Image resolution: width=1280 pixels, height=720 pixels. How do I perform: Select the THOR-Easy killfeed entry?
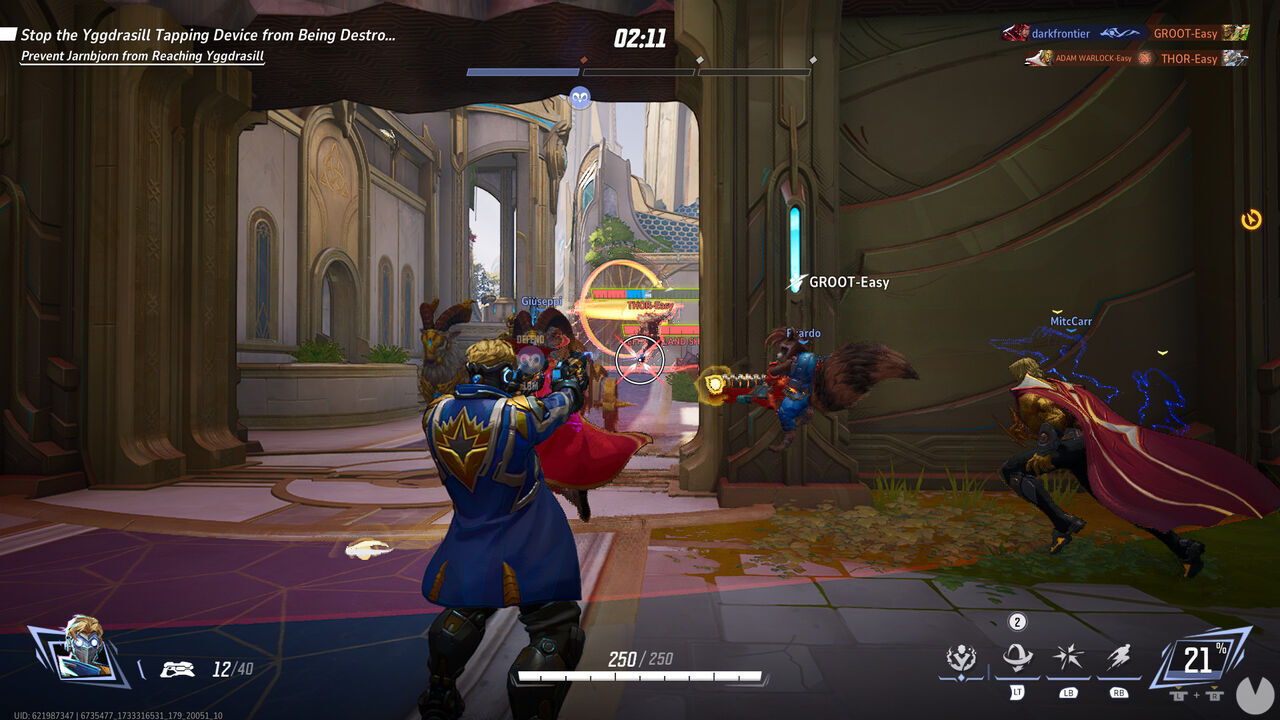(1190, 59)
